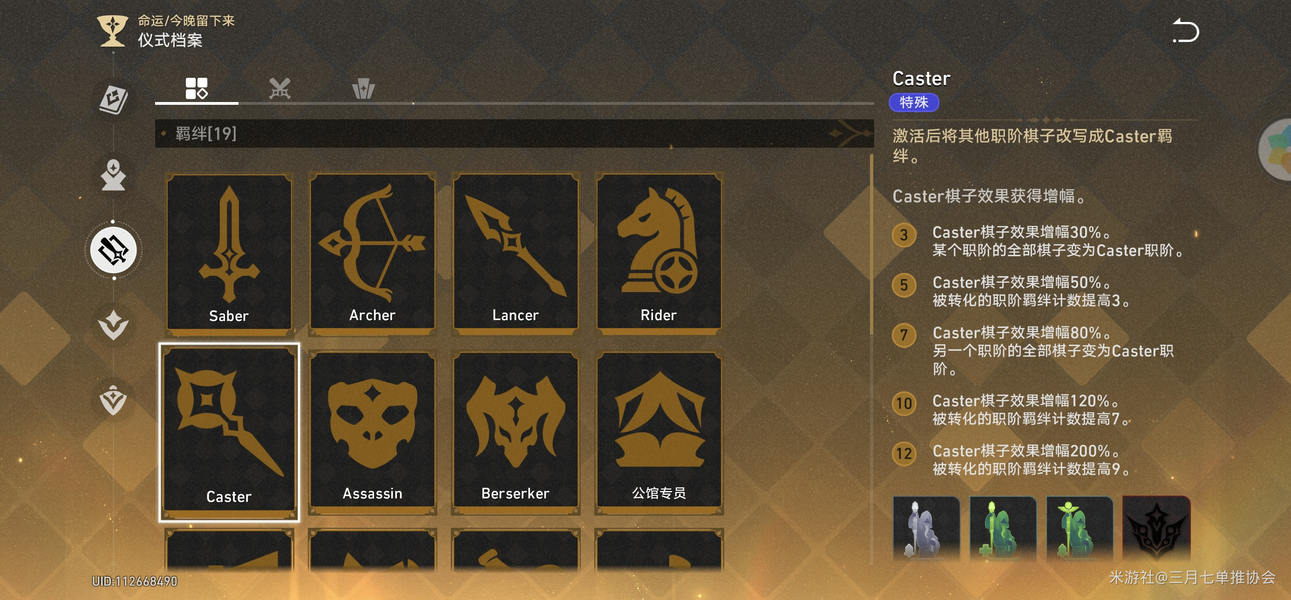Pick the Berserker bond card
The width and height of the screenshot is (1291, 600).
[x=515, y=431]
